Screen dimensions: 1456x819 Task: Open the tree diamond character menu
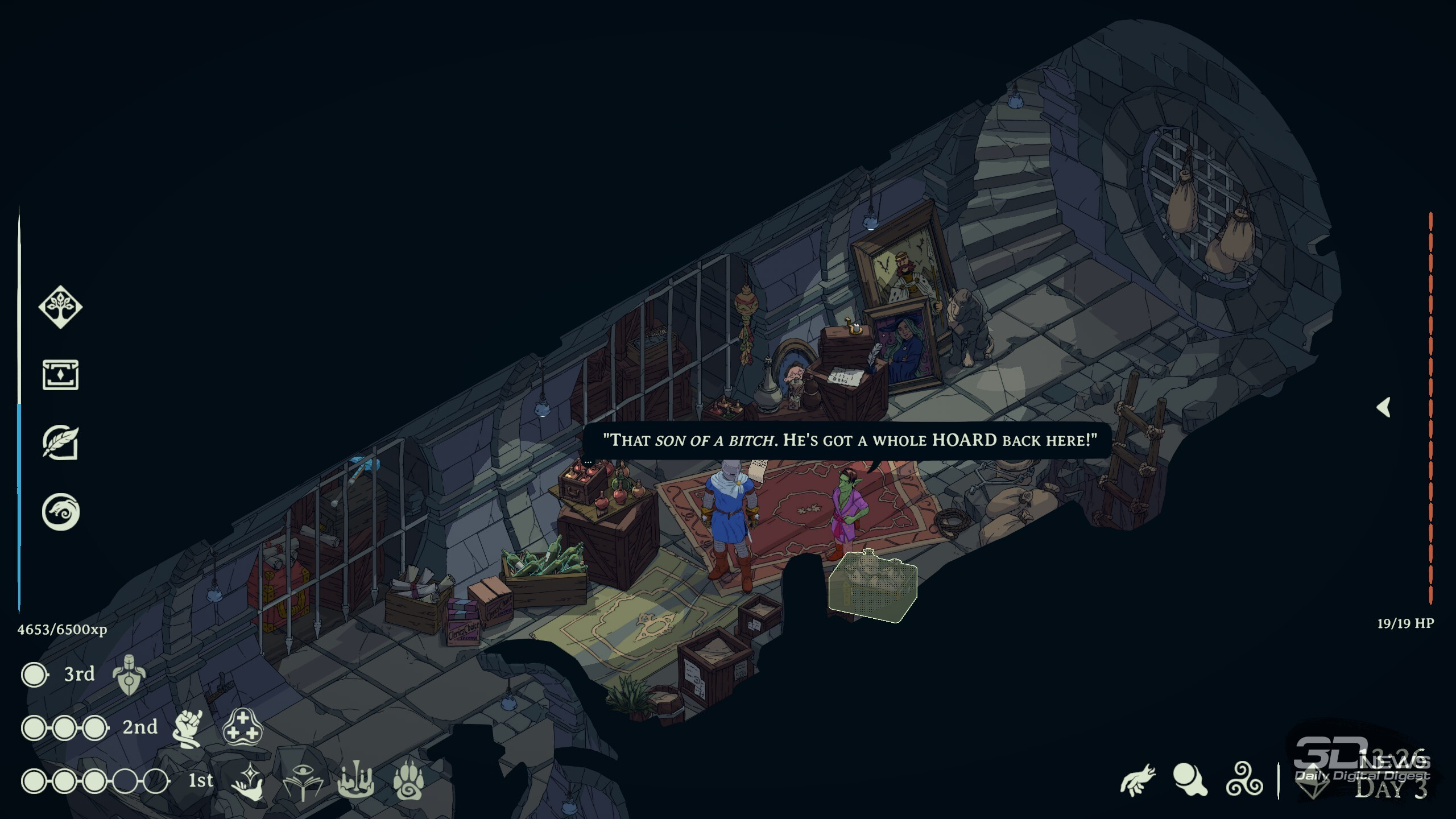tap(60, 307)
